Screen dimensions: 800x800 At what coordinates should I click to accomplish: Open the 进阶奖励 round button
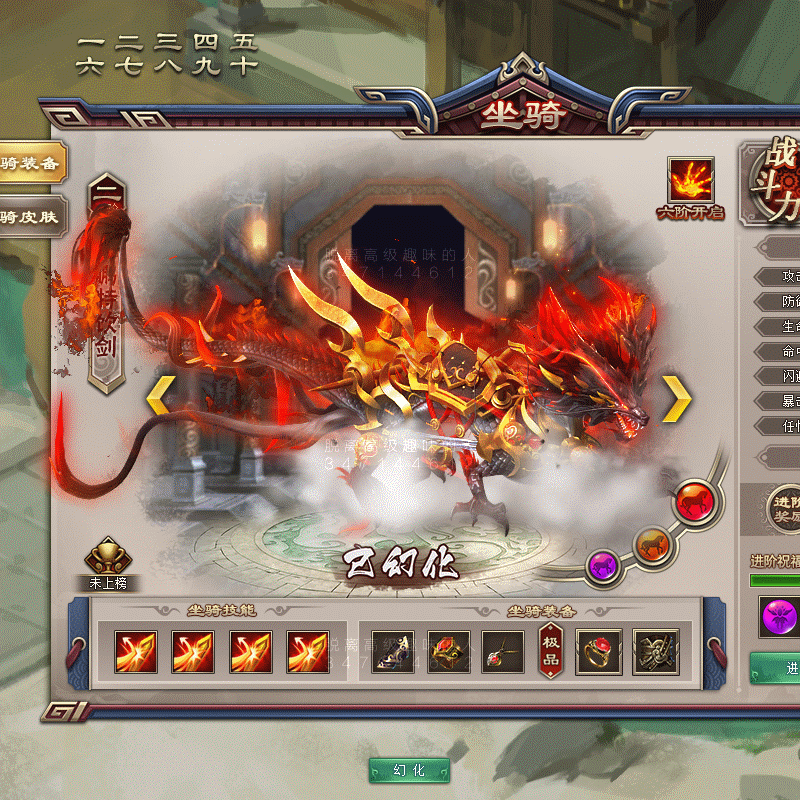click(x=780, y=505)
